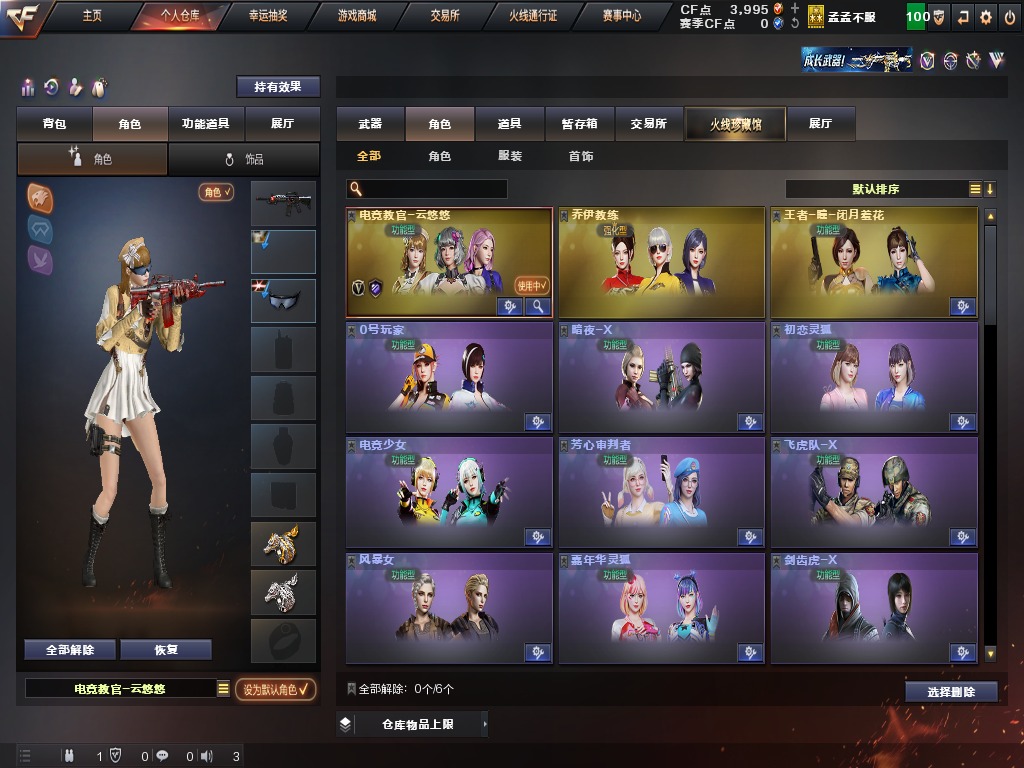Switch to the 背包 backpack tab
Image resolution: width=1024 pixels, height=768 pixels.
(54, 124)
